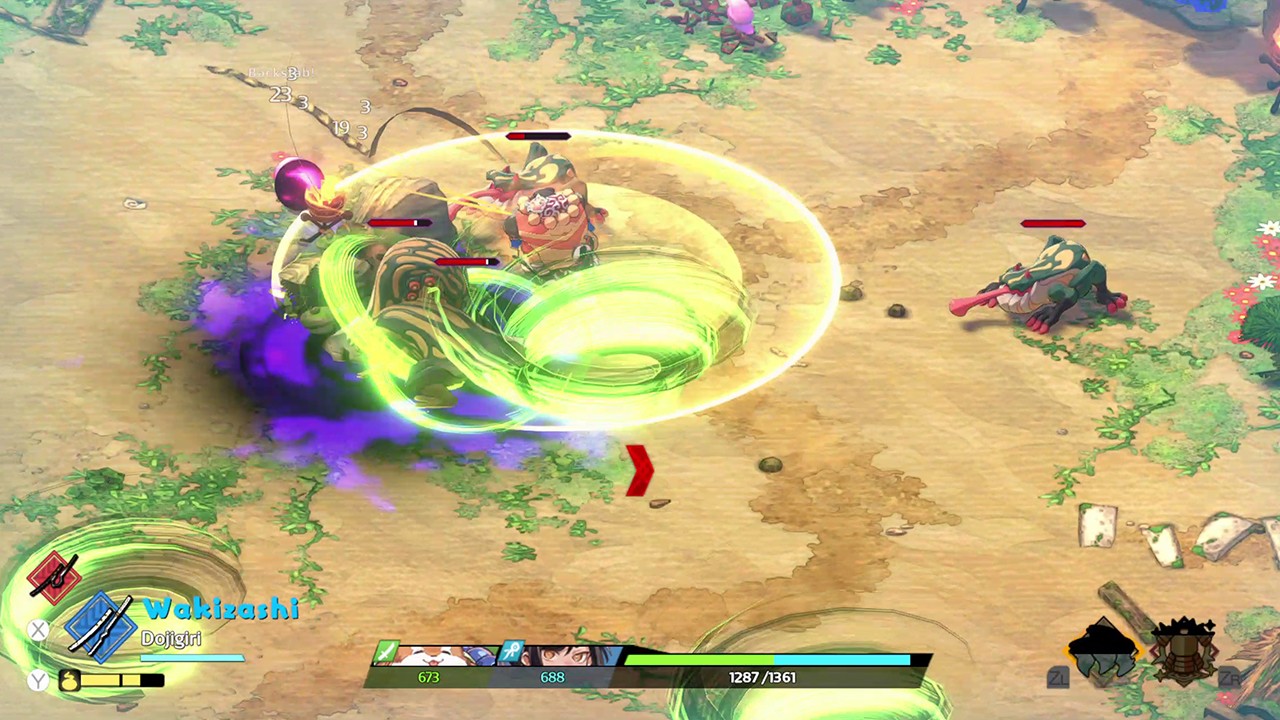The image size is (1280, 720).
Task: Activate the armored samurai skill icon
Action: pos(1184,651)
